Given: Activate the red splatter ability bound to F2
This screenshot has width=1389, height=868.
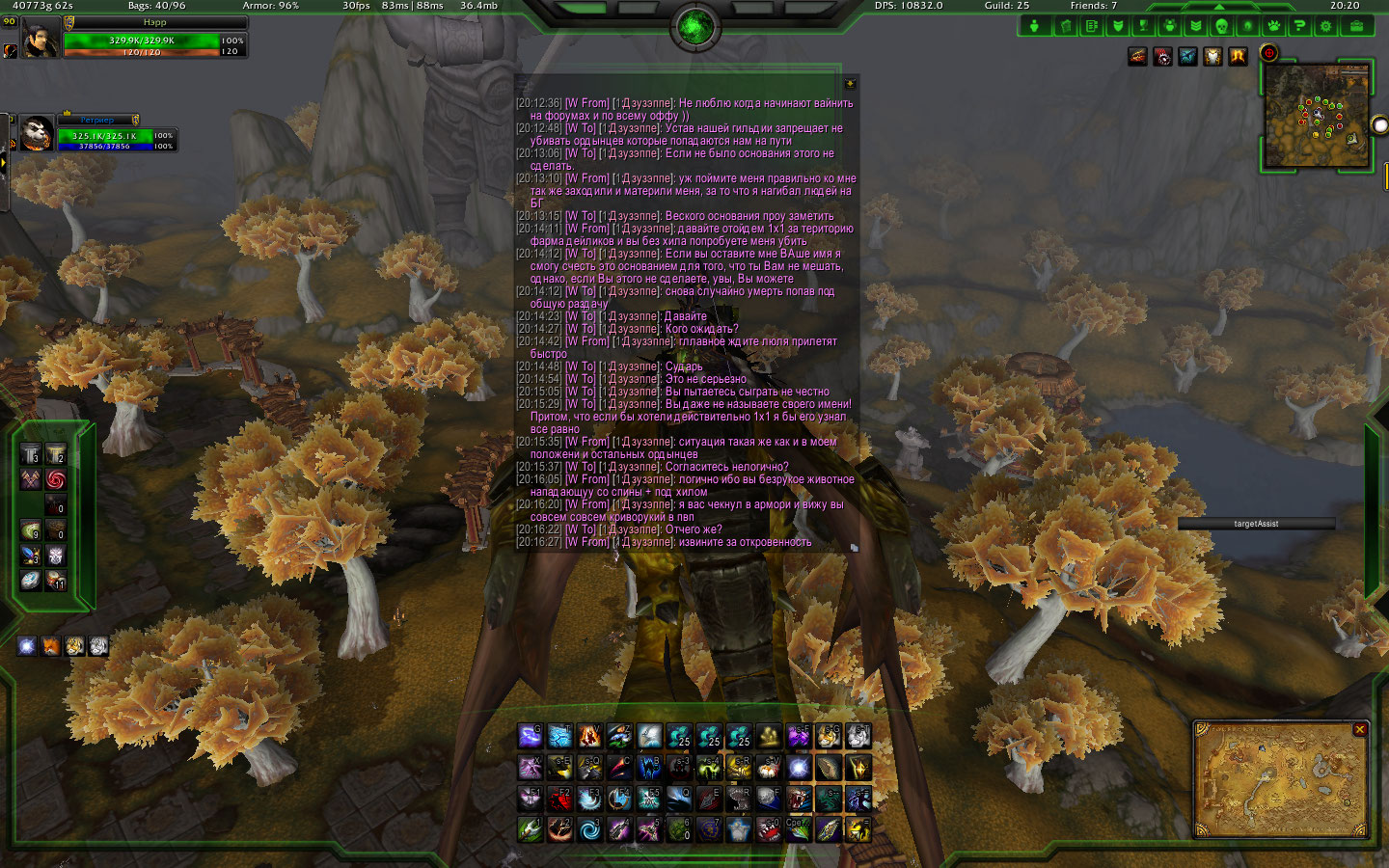Looking at the screenshot, I should (x=559, y=798).
